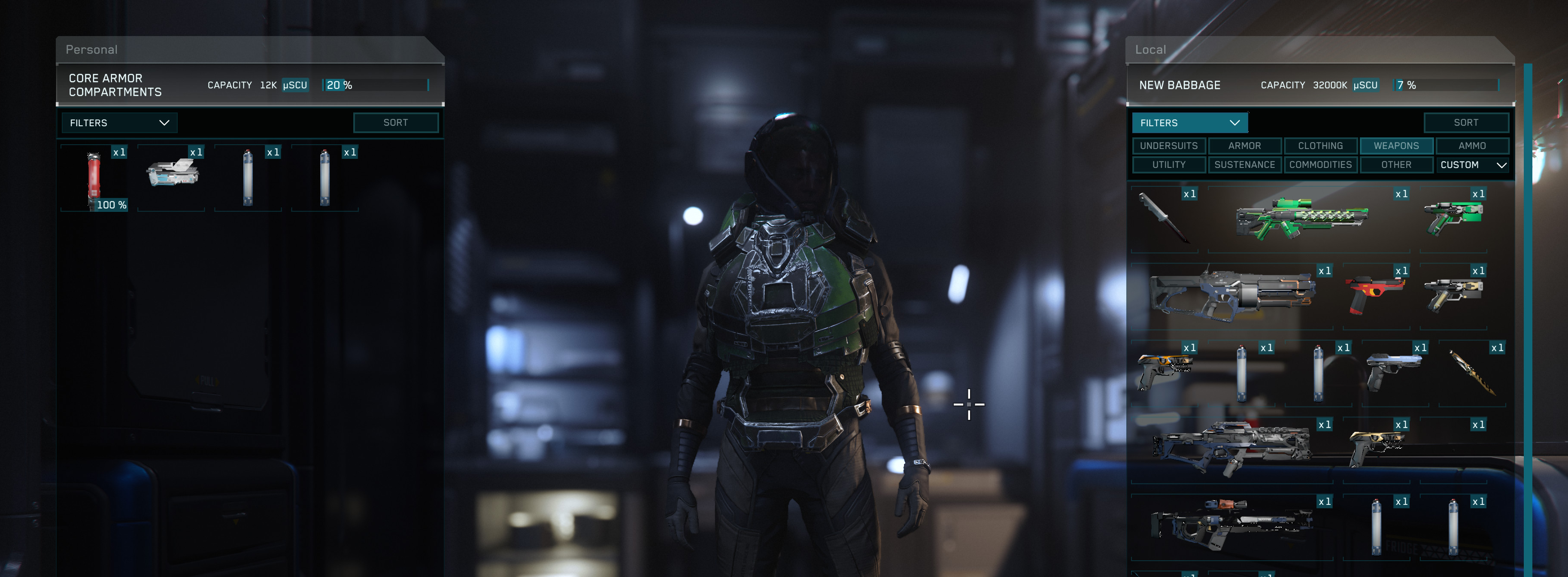Toggle the SUSTENANCE filter off
1568x577 pixels.
(x=1245, y=164)
